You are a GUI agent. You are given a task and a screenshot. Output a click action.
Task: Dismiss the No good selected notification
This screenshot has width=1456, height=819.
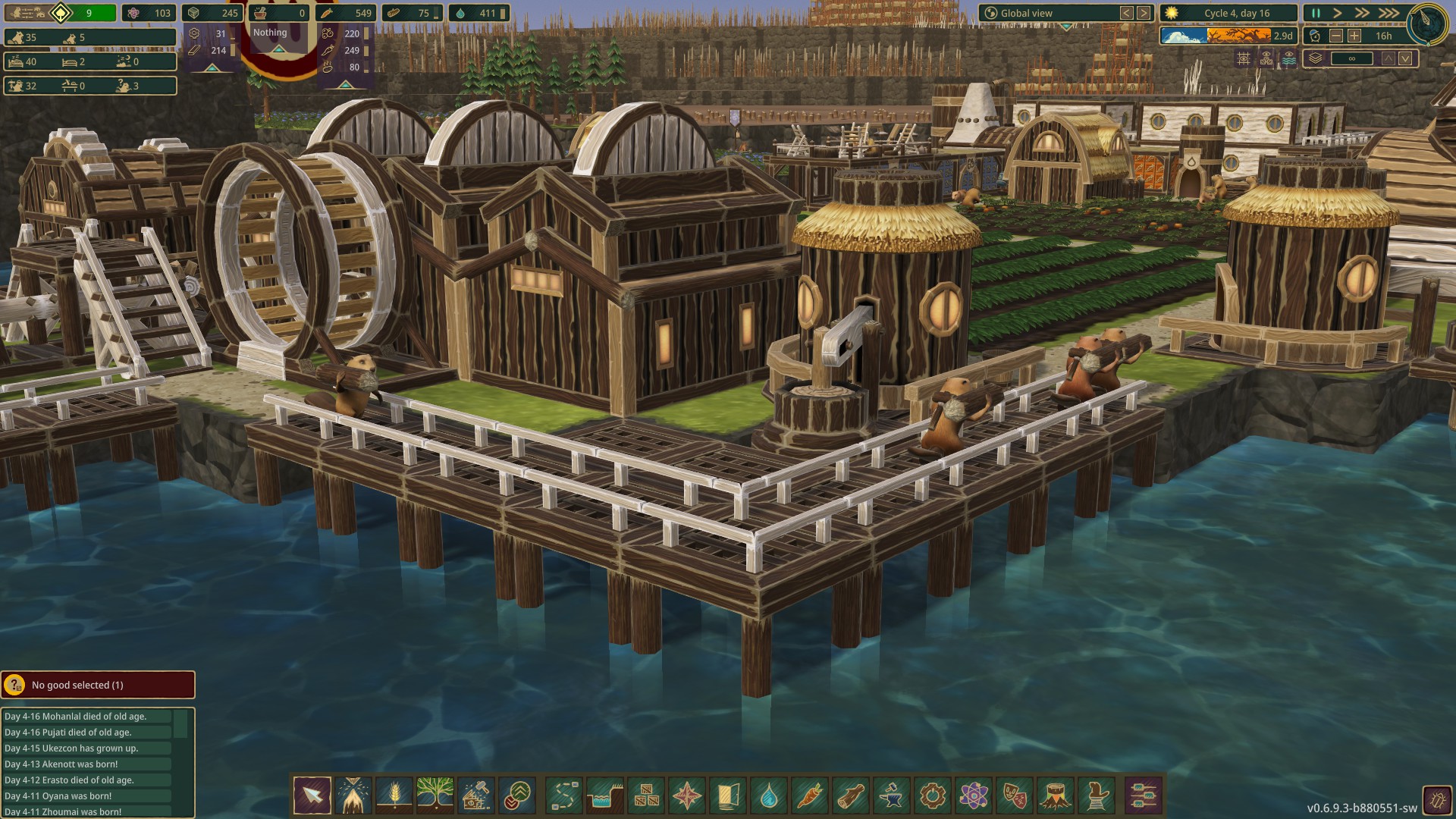(99, 685)
